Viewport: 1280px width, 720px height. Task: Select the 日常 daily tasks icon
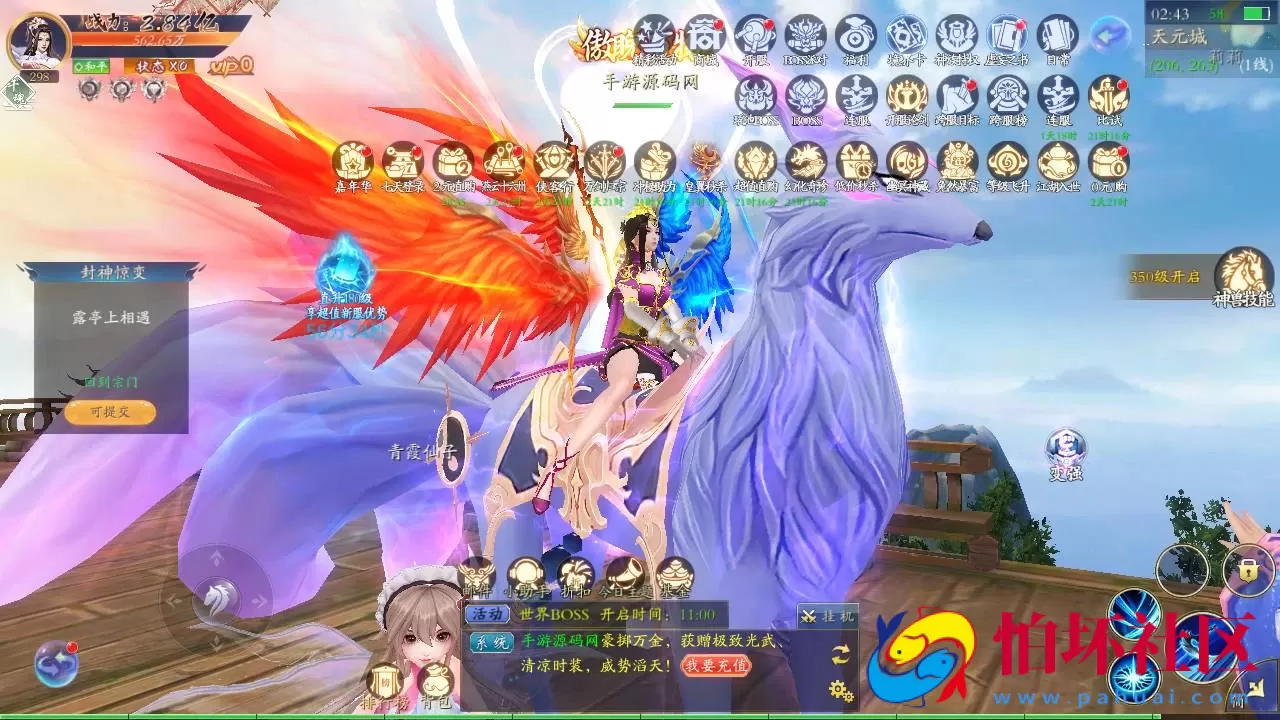pos(1055,35)
